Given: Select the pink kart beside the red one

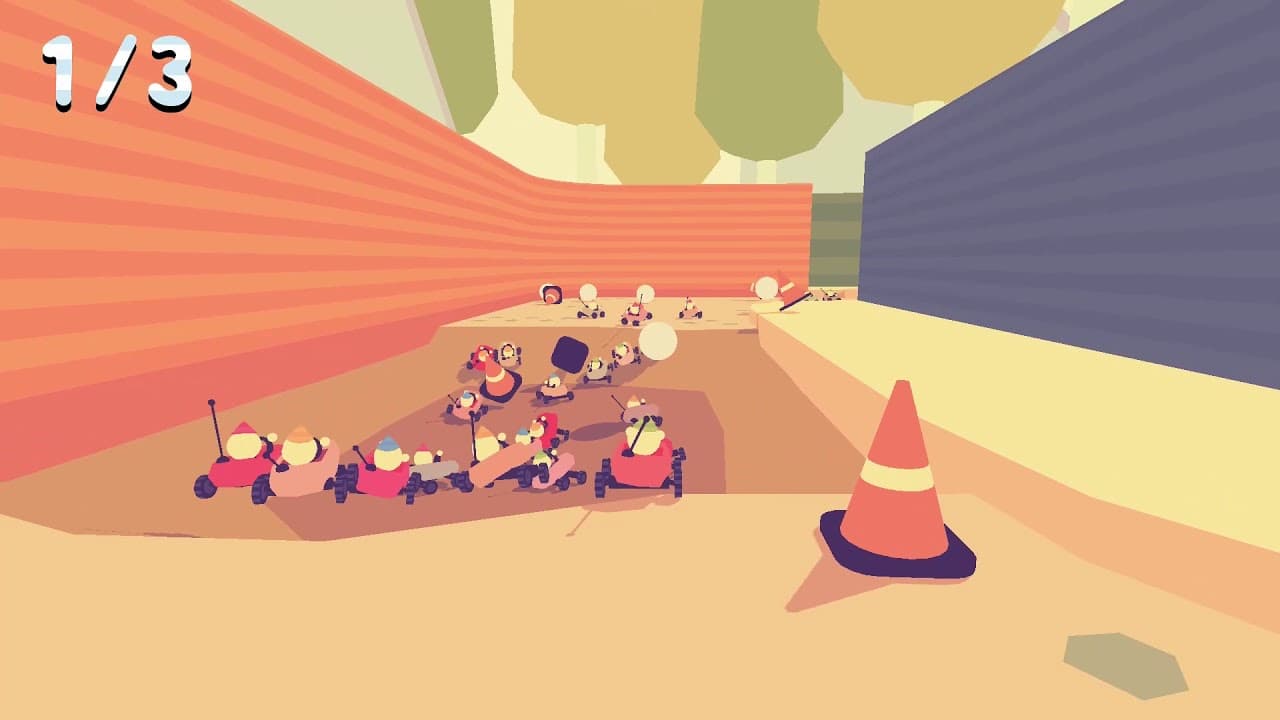Looking at the screenshot, I should 298,477.
